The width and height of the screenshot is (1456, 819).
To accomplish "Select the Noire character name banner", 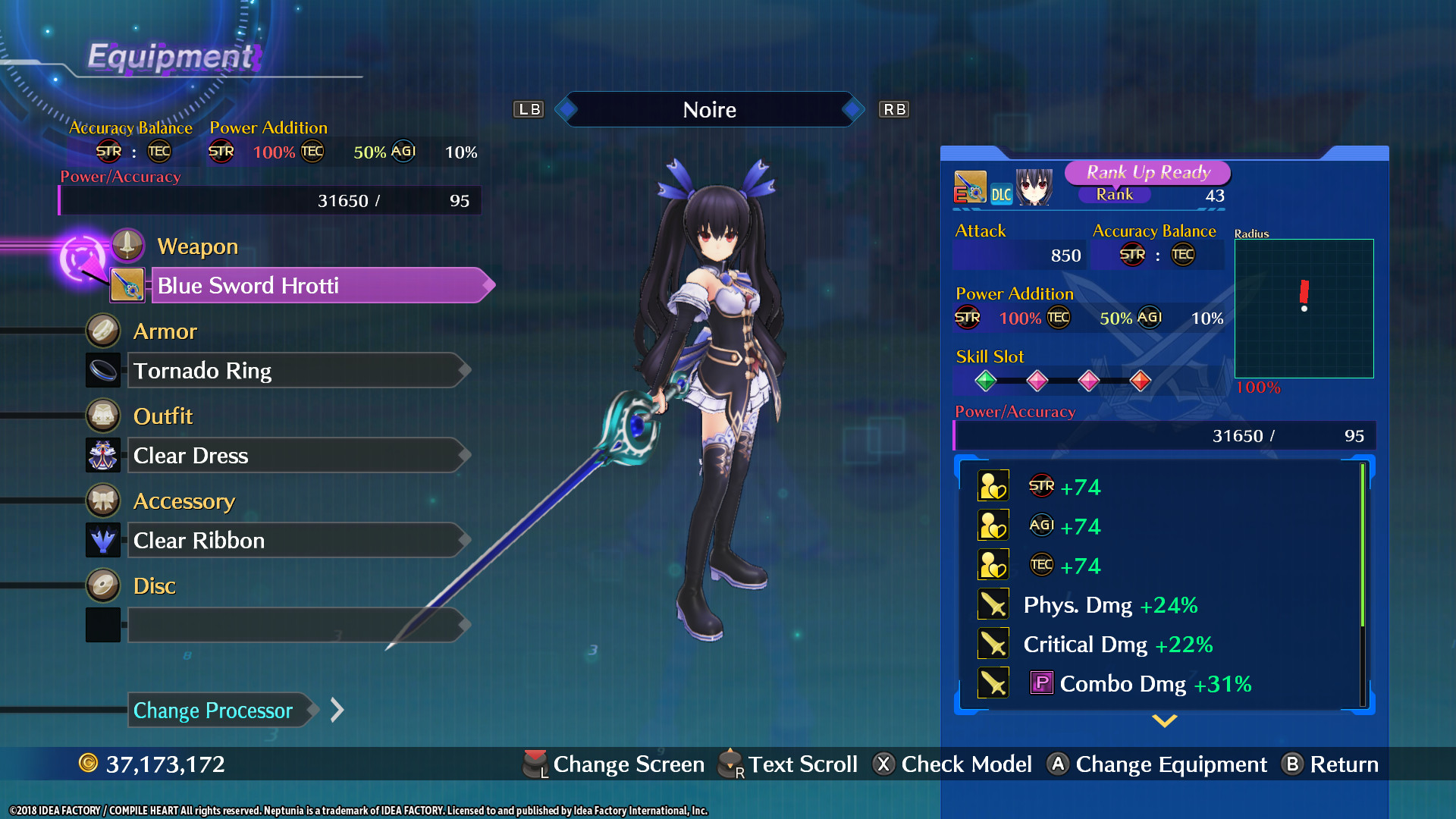I will click(709, 109).
